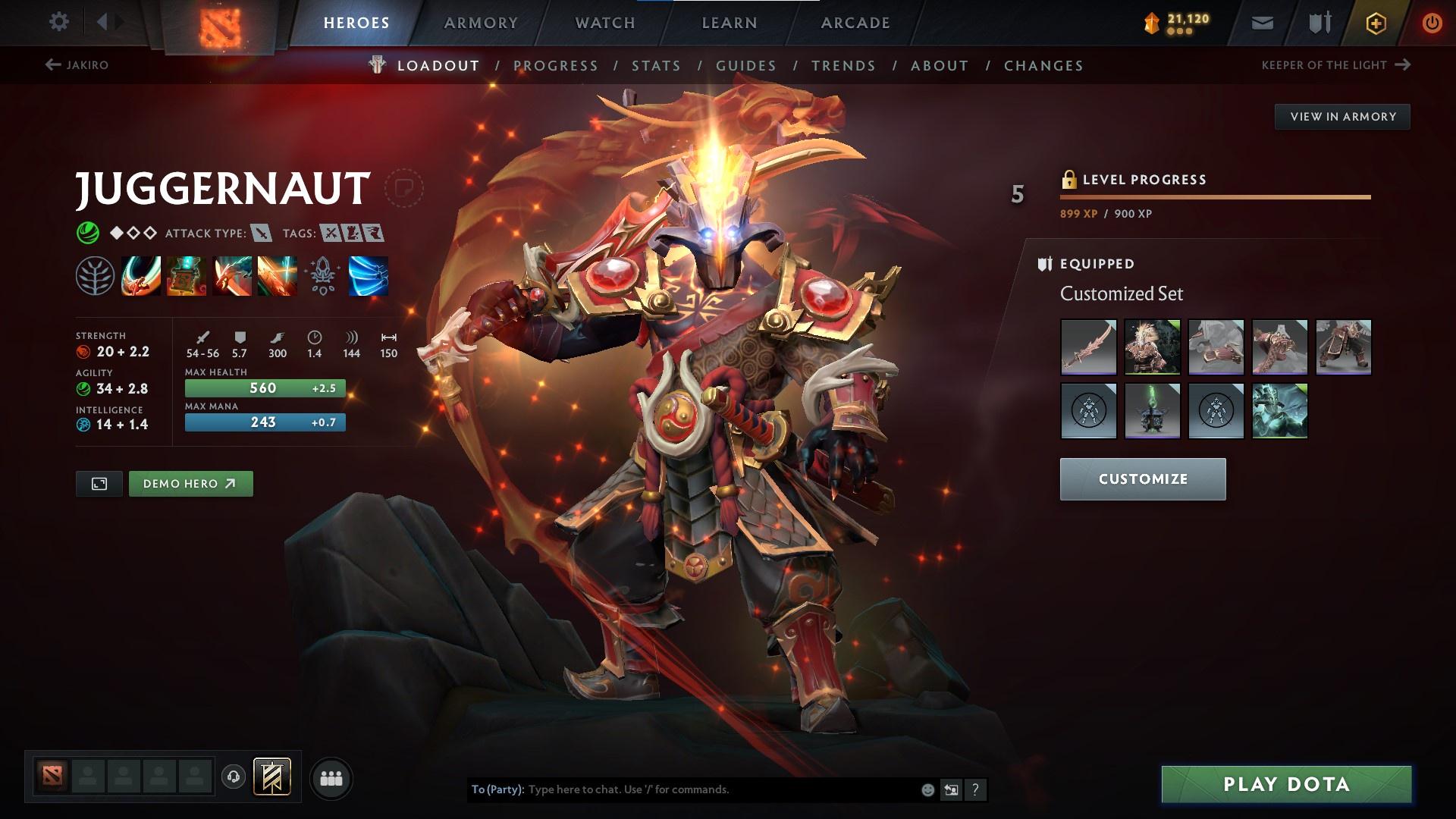Viewport: 1456px width, 819px height.
Task: Open the mail inbox icon
Action: (x=1262, y=22)
